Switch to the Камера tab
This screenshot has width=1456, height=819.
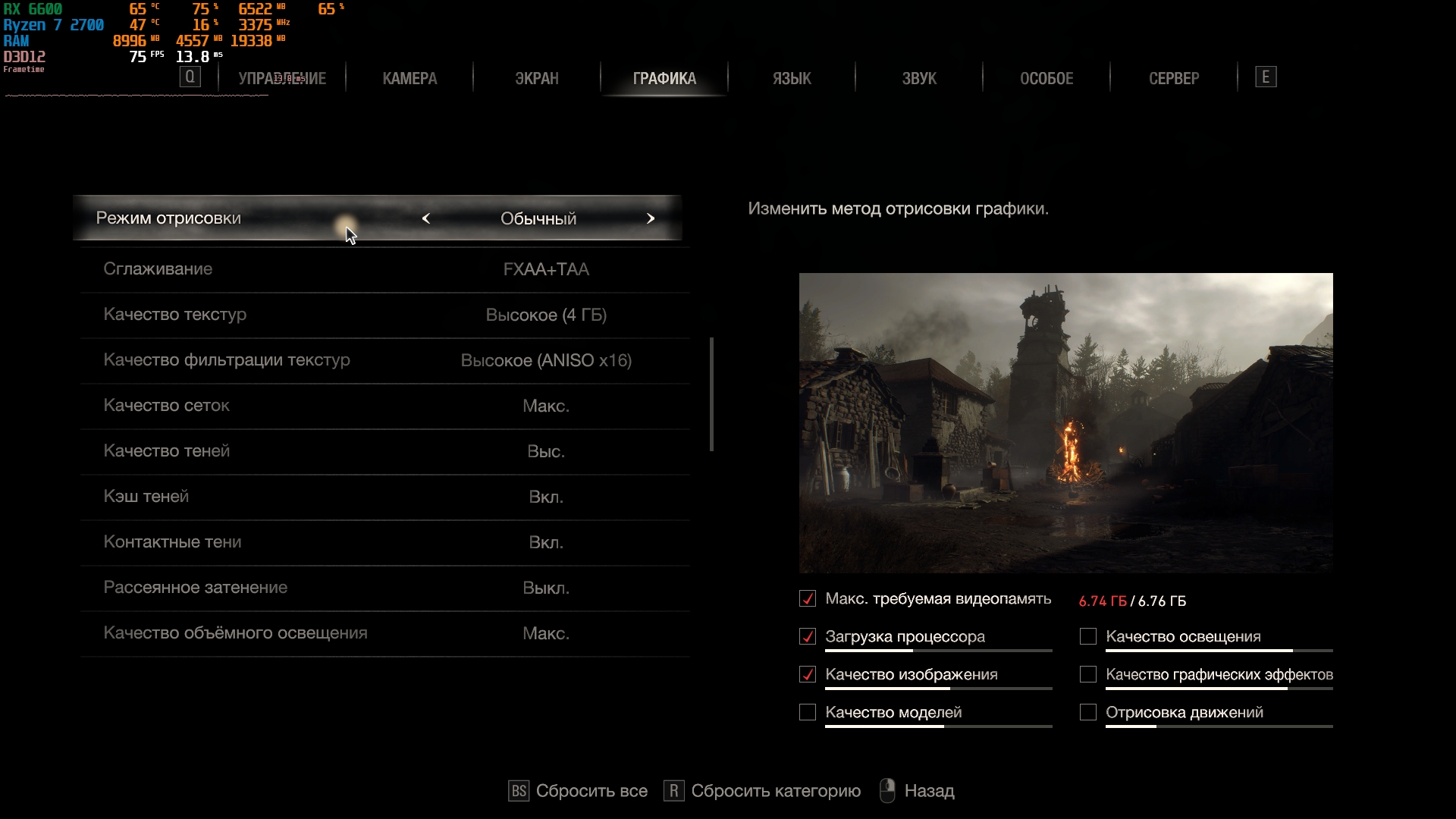(409, 78)
